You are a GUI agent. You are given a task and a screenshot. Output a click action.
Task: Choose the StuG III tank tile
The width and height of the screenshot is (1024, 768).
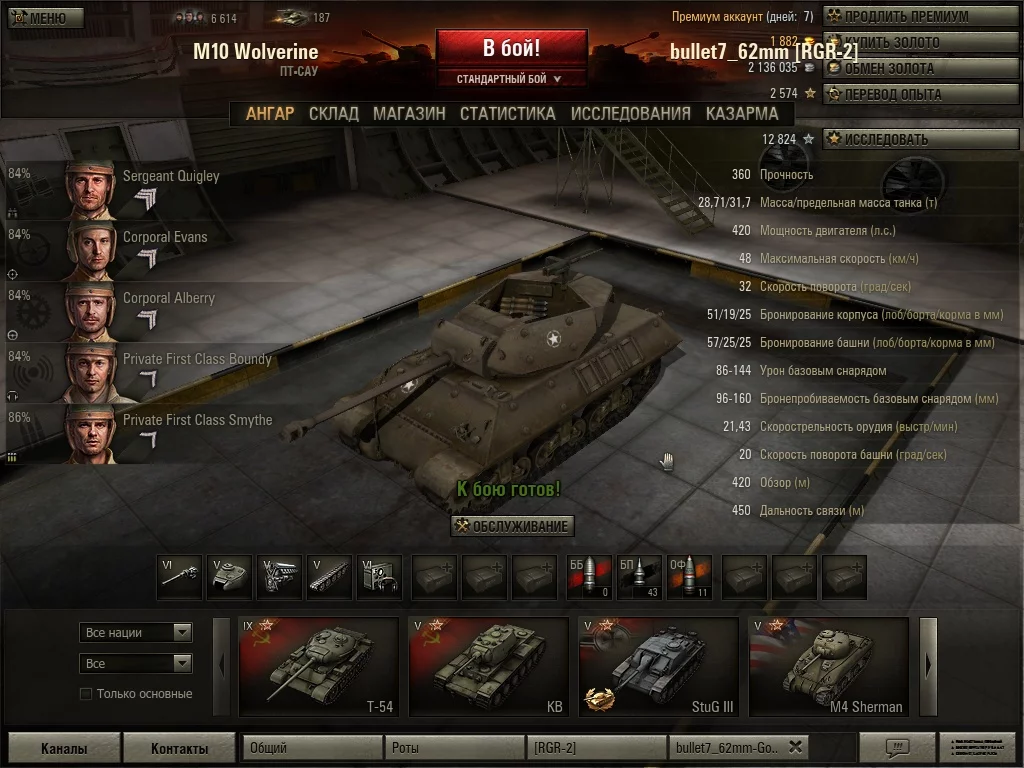[x=659, y=667]
